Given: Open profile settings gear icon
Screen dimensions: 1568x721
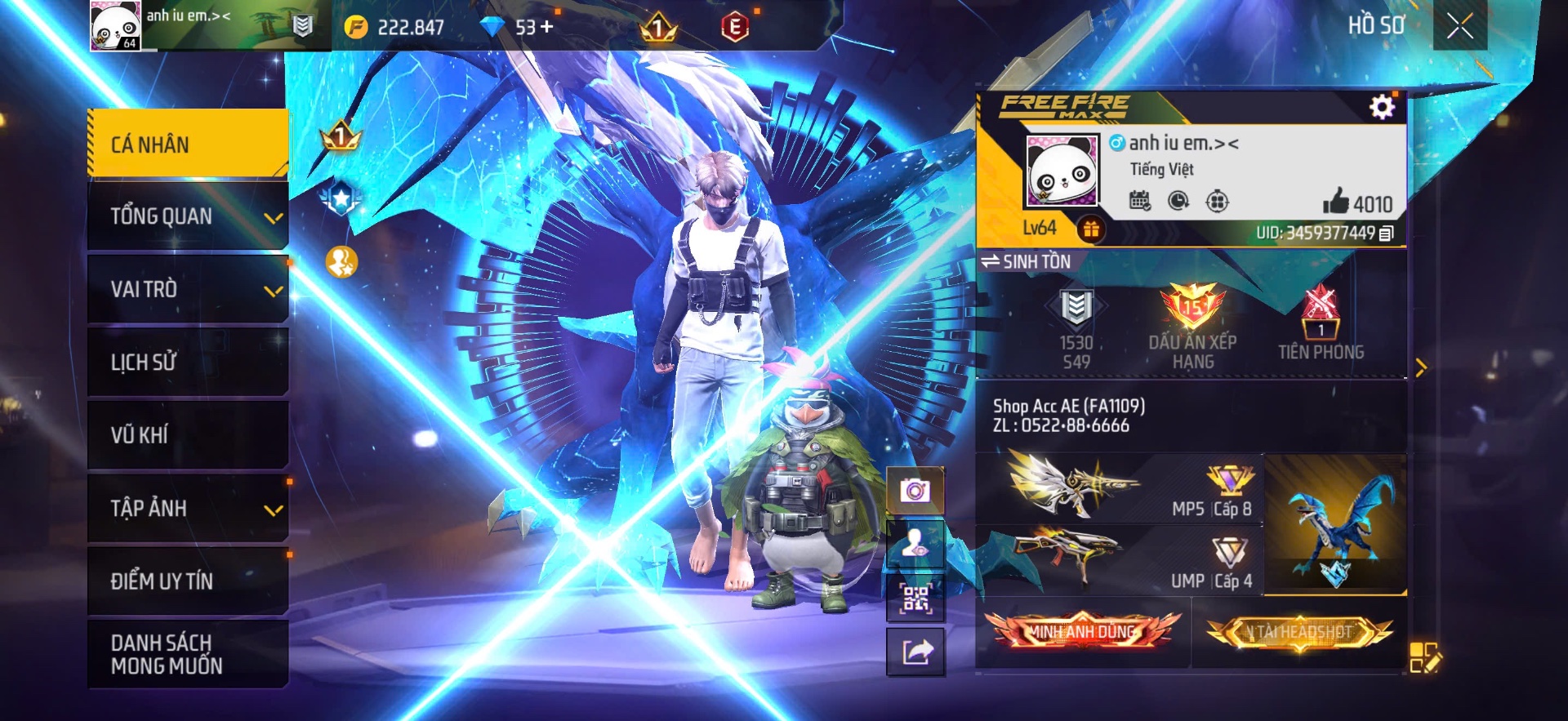Looking at the screenshot, I should click(x=1382, y=107).
